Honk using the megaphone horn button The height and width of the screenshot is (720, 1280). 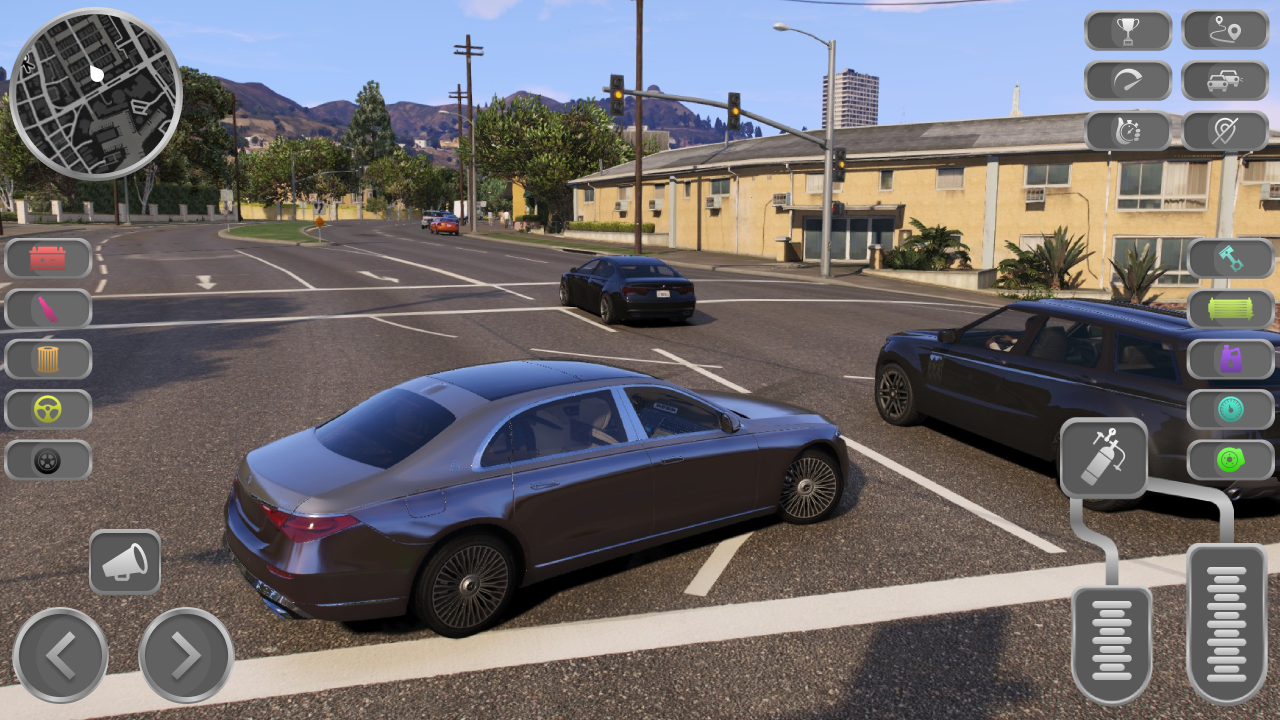125,561
